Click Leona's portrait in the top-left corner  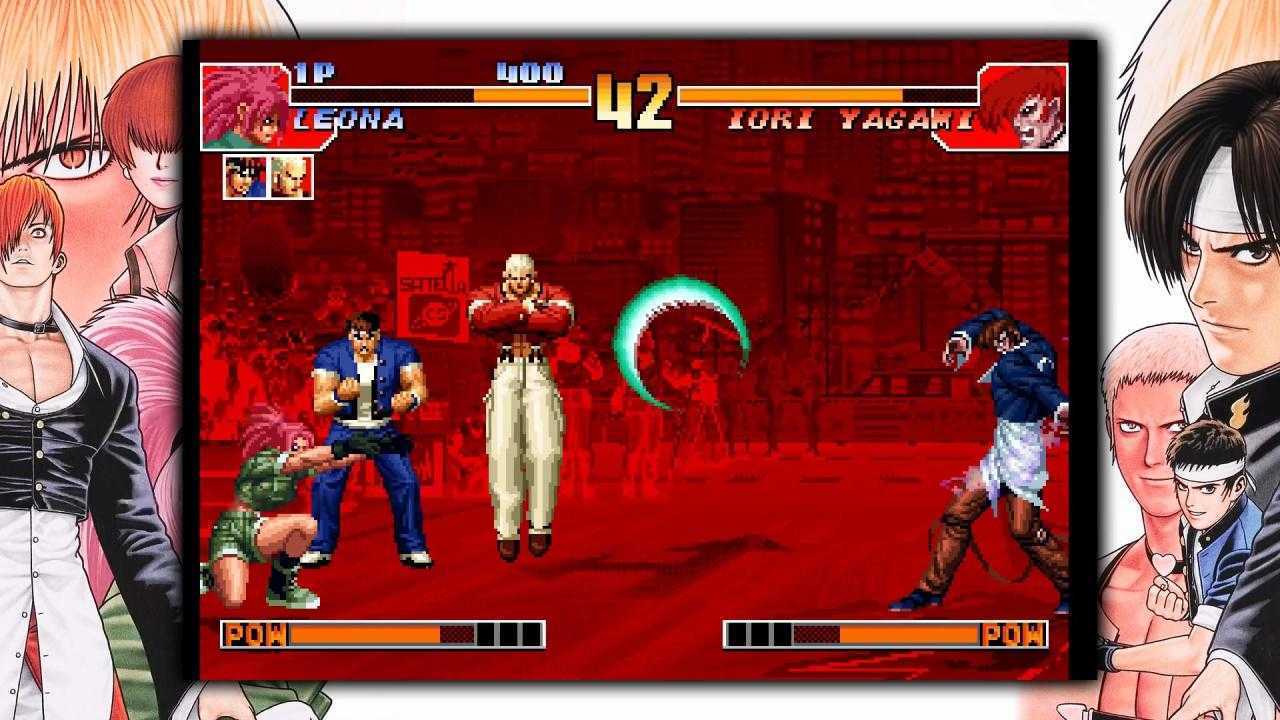pyautogui.click(x=240, y=103)
